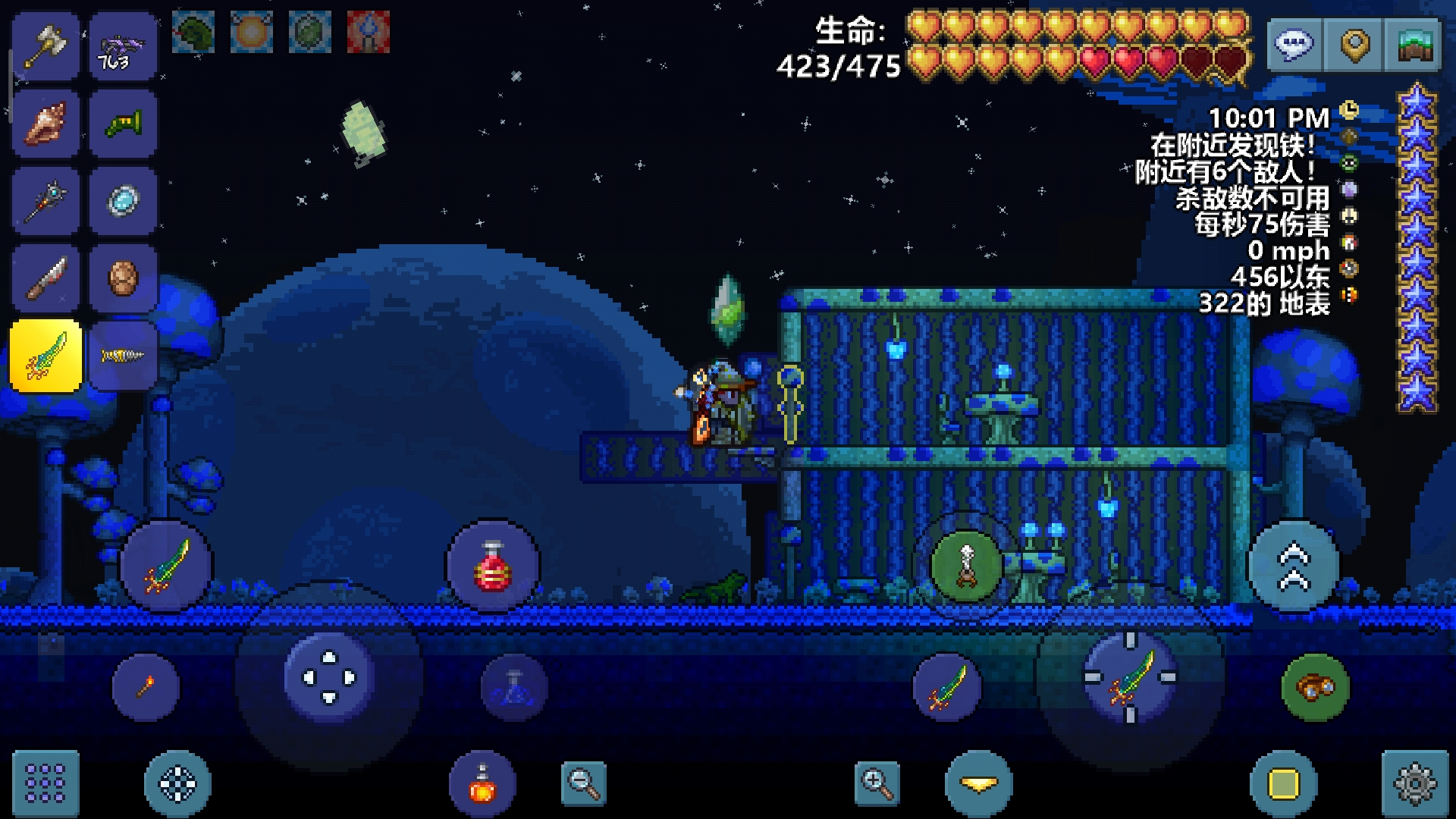Zoom out with the minus magnifier

tap(584, 783)
